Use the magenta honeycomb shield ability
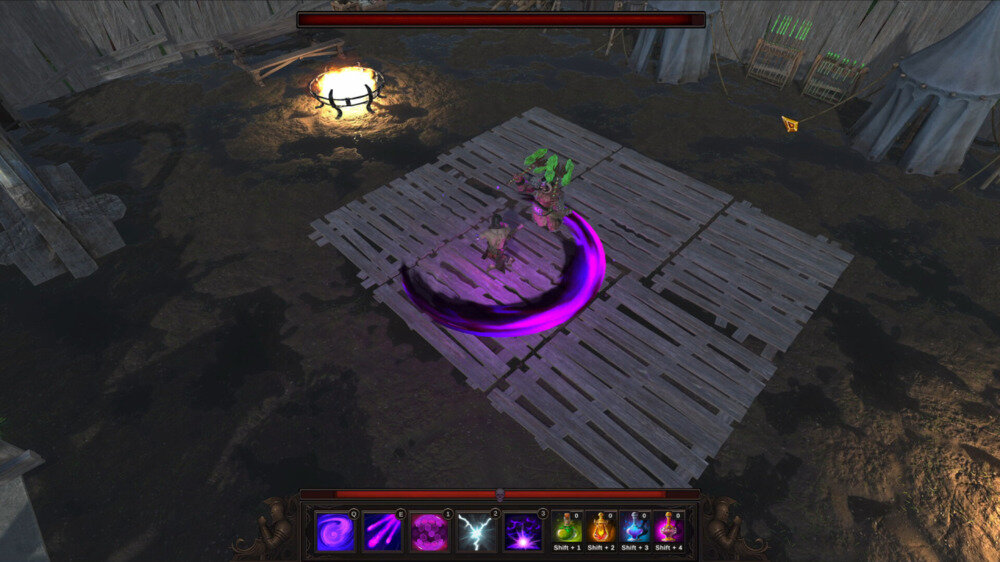This screenshot has height=562, width=1000. pyautogui.click(x=429, y=532)
